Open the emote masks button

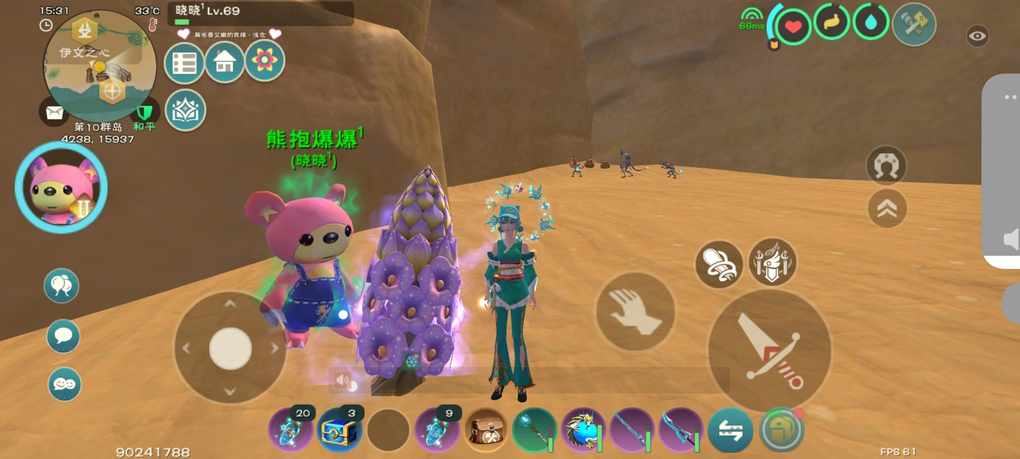tap(64, 383)
